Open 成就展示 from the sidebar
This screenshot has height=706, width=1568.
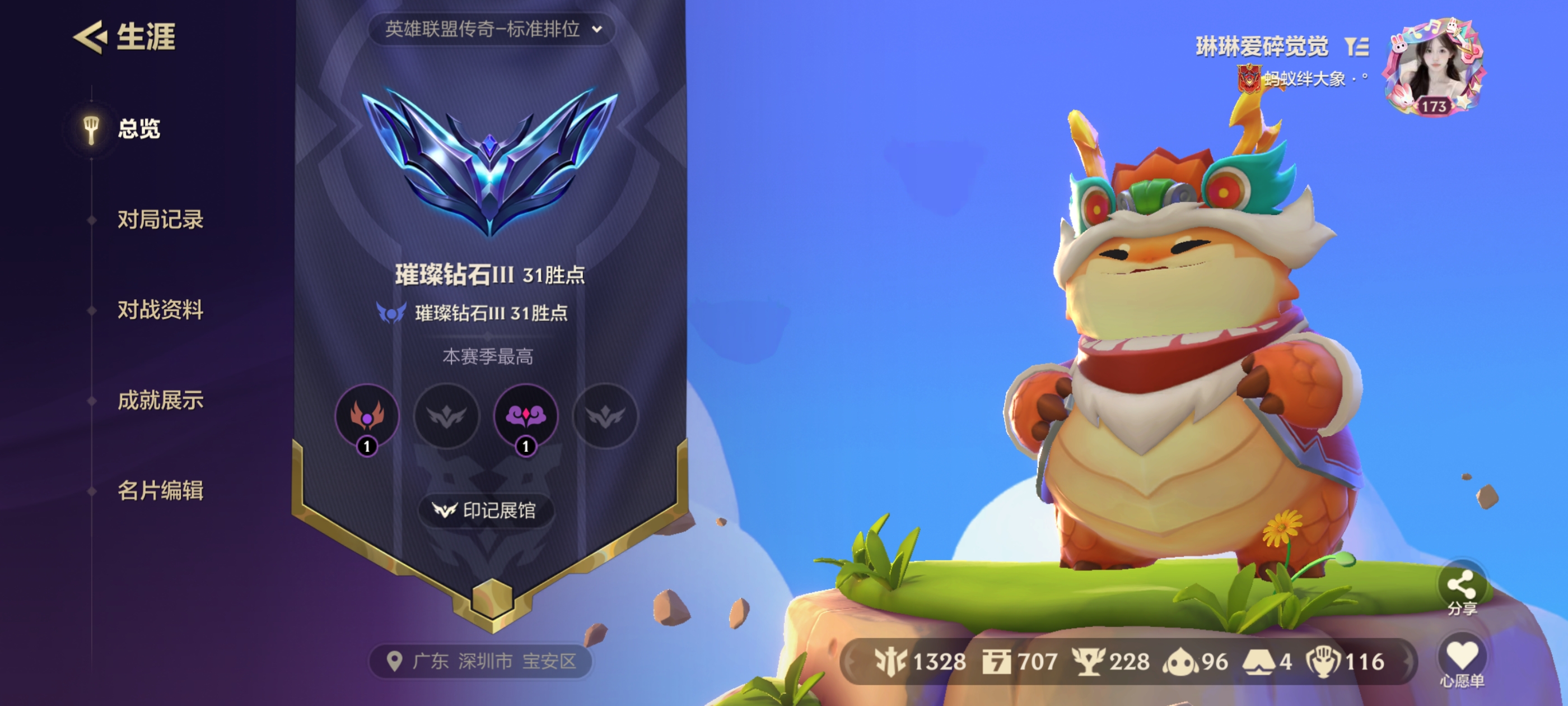(x=161, y=401)
